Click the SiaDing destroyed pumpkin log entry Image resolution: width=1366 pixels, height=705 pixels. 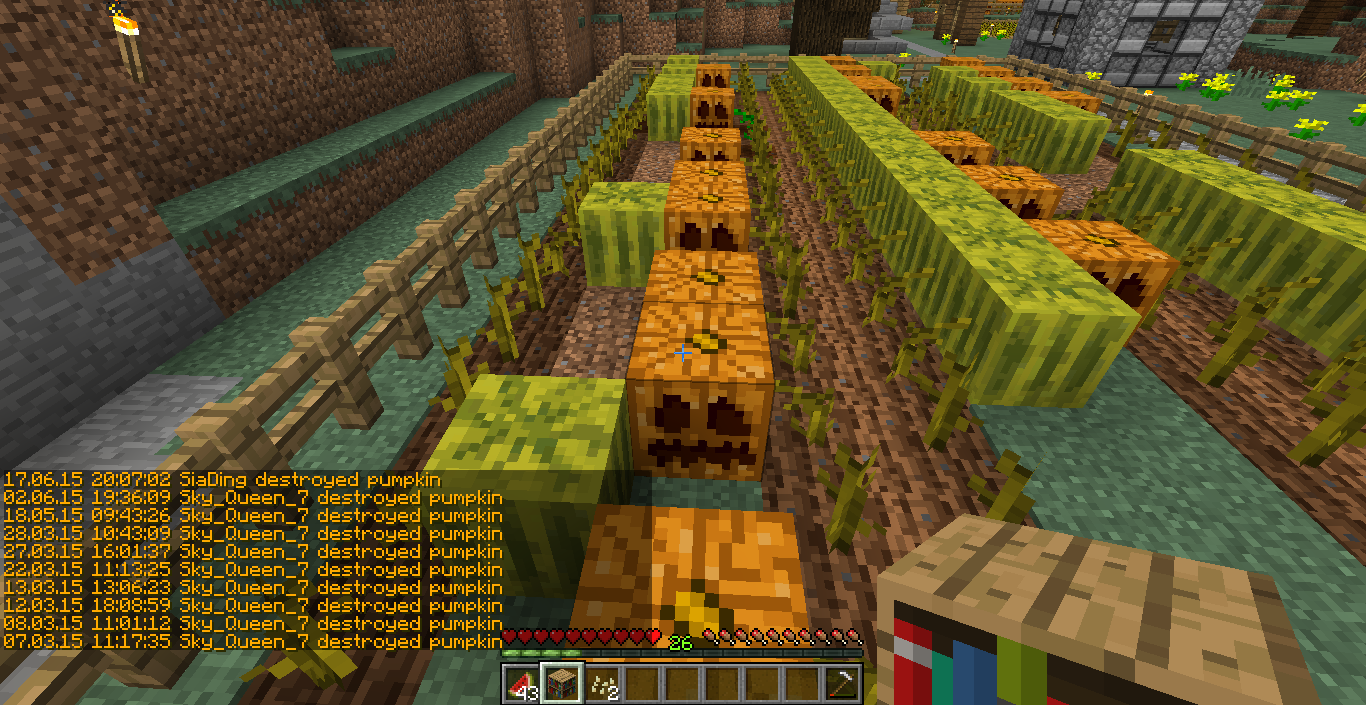222,480
